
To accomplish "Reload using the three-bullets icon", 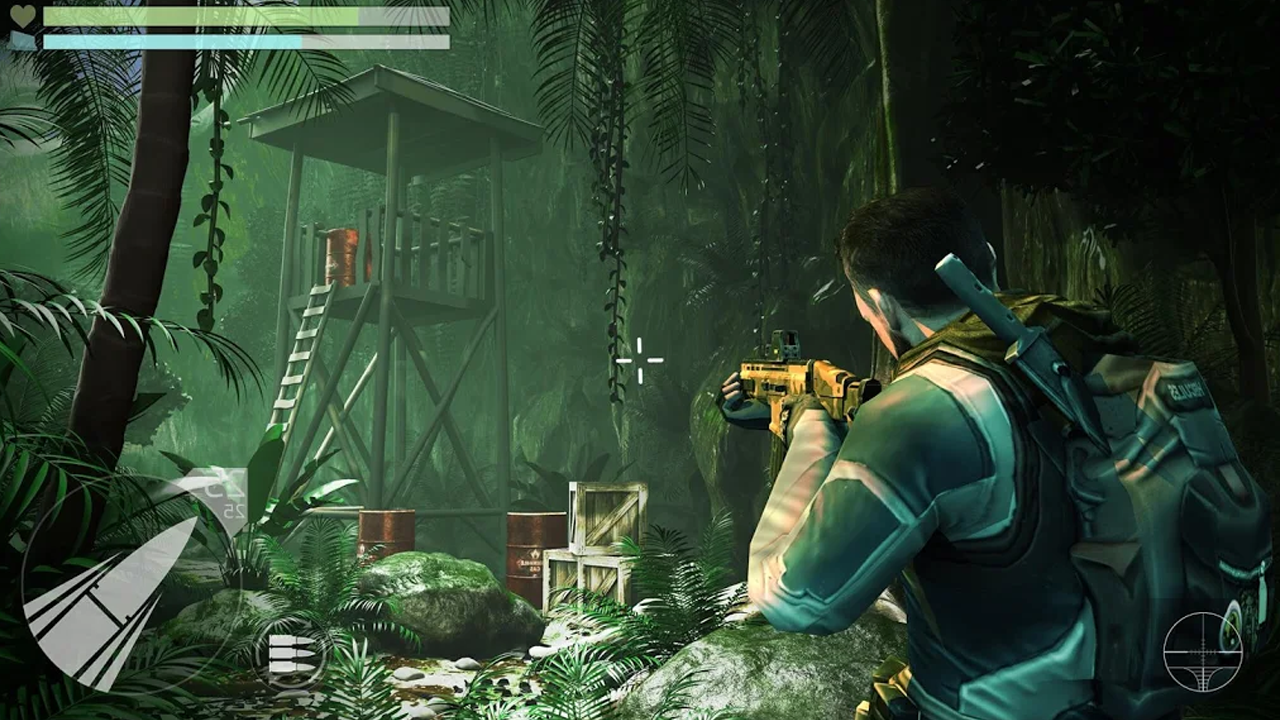I will [289, 652].
